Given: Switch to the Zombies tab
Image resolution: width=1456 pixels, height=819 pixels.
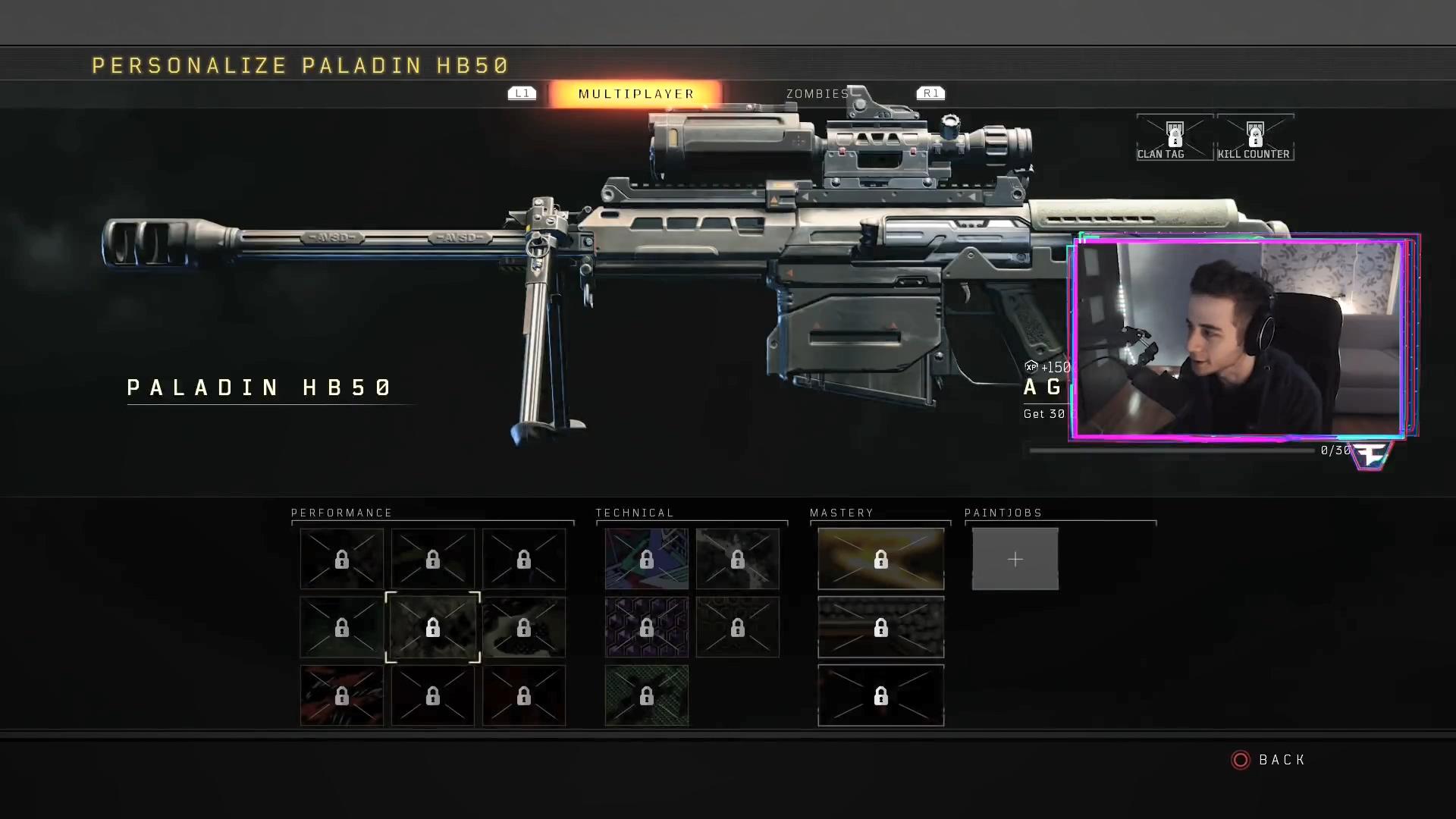Looking at the screenshot, I should pos(817,94).
